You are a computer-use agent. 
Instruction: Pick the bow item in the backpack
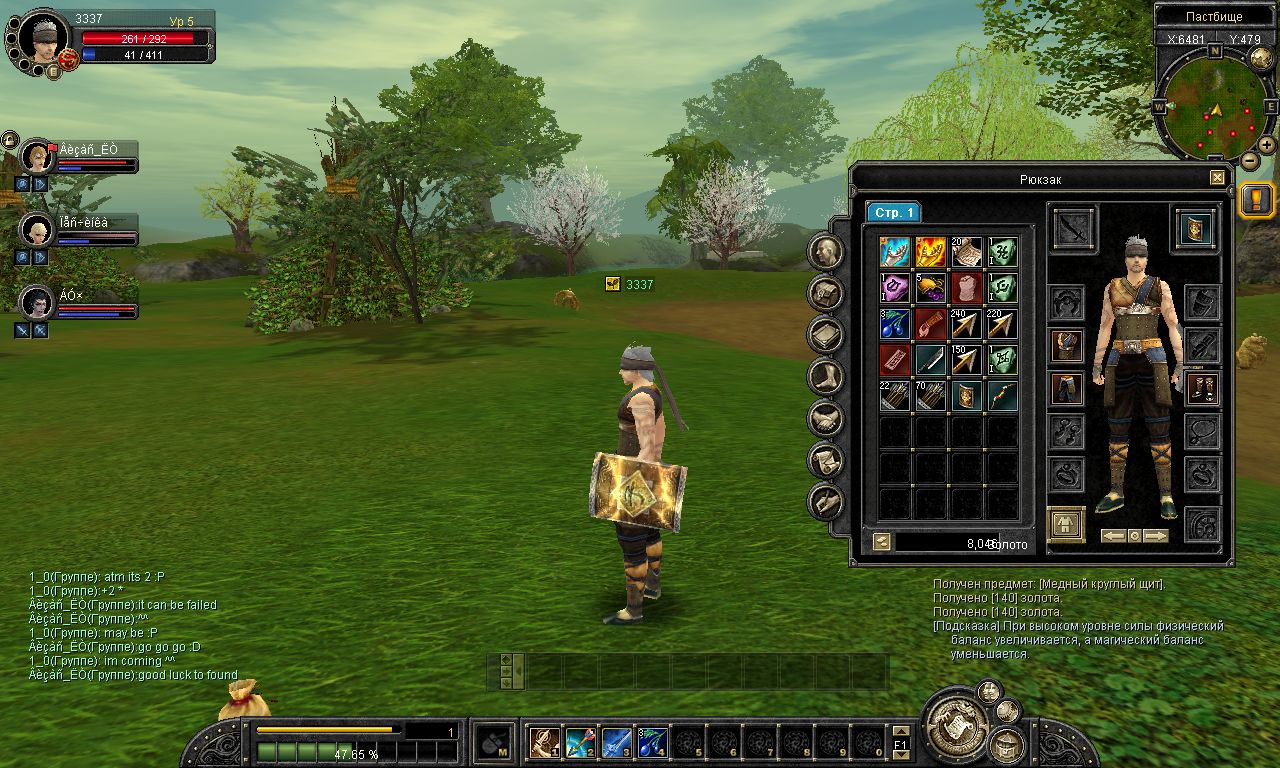coord(1002,396)
